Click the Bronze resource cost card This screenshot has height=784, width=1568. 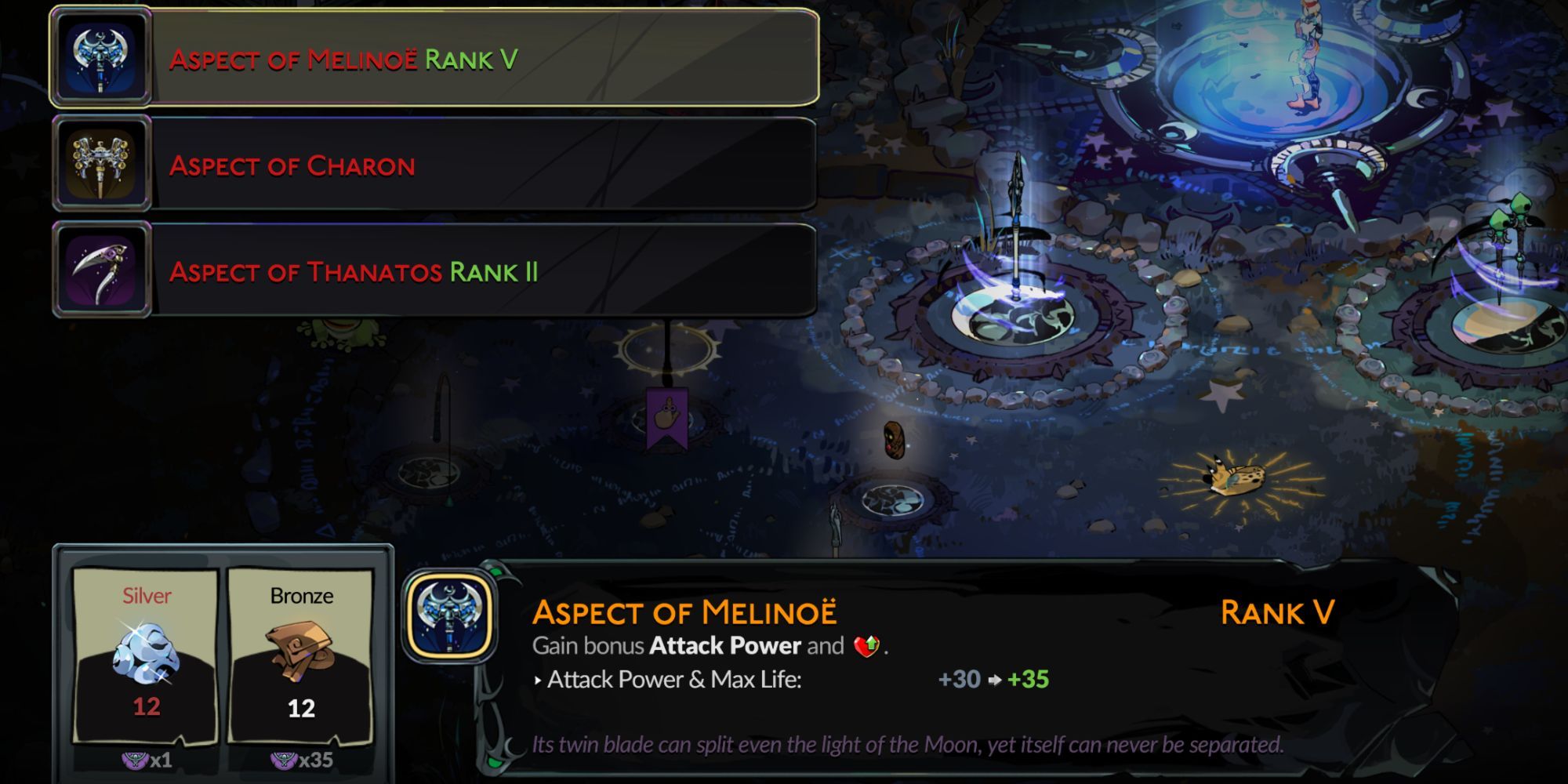click(x=301, y=655)
